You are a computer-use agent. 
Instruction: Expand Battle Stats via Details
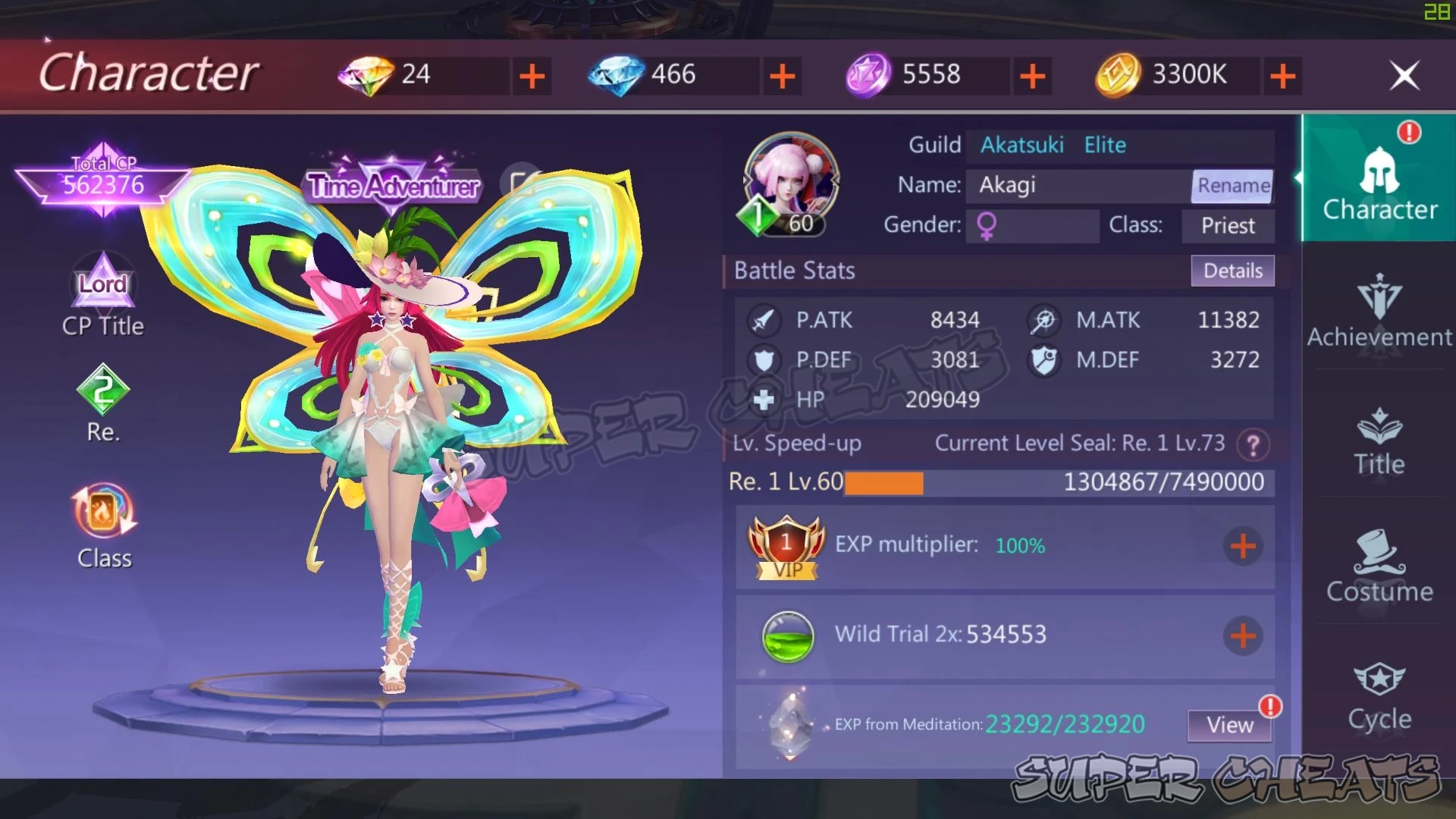pos(1232,271)
